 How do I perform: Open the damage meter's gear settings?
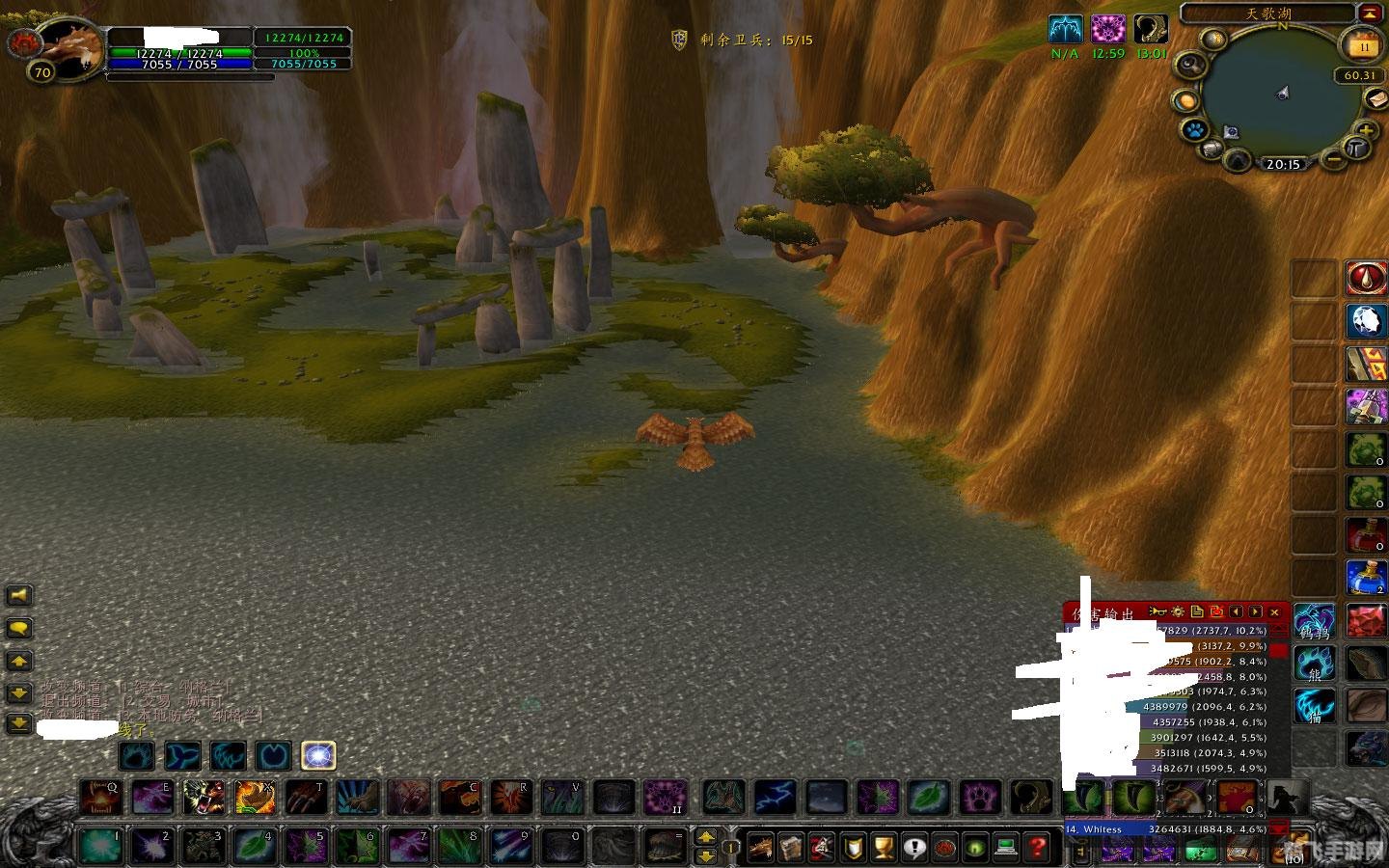1177,611
